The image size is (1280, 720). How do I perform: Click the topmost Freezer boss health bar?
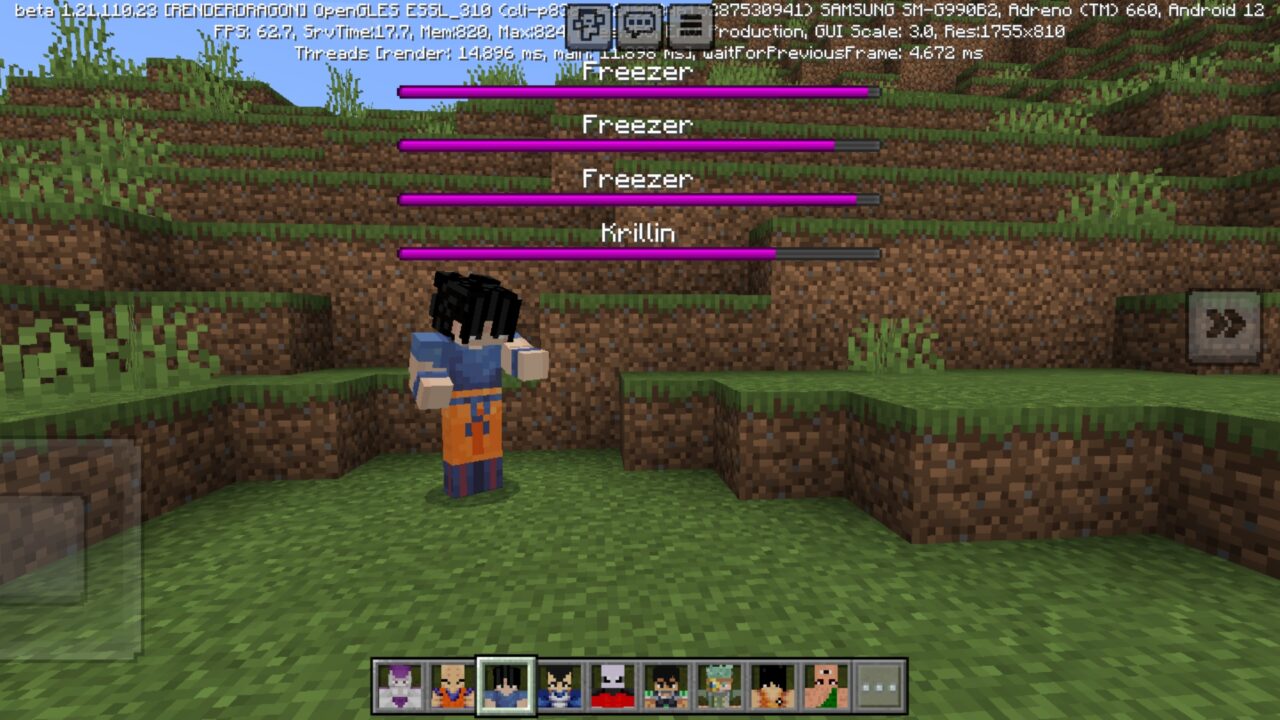639,90
